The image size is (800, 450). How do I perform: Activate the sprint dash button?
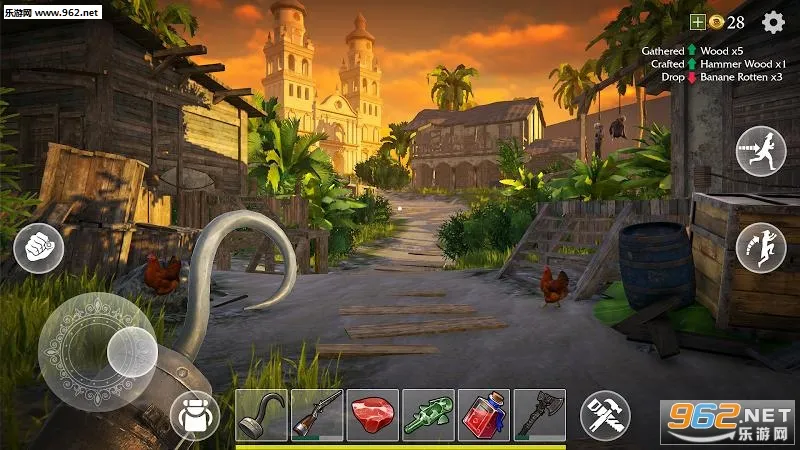[761, 151]
